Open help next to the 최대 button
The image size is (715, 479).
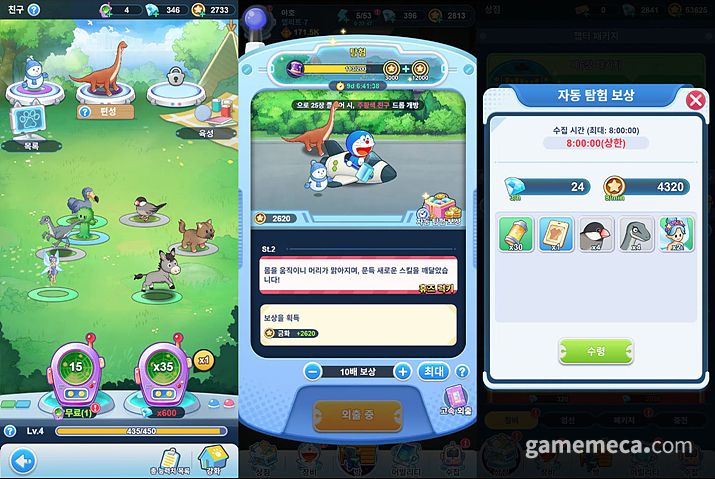tap(459, 370)
